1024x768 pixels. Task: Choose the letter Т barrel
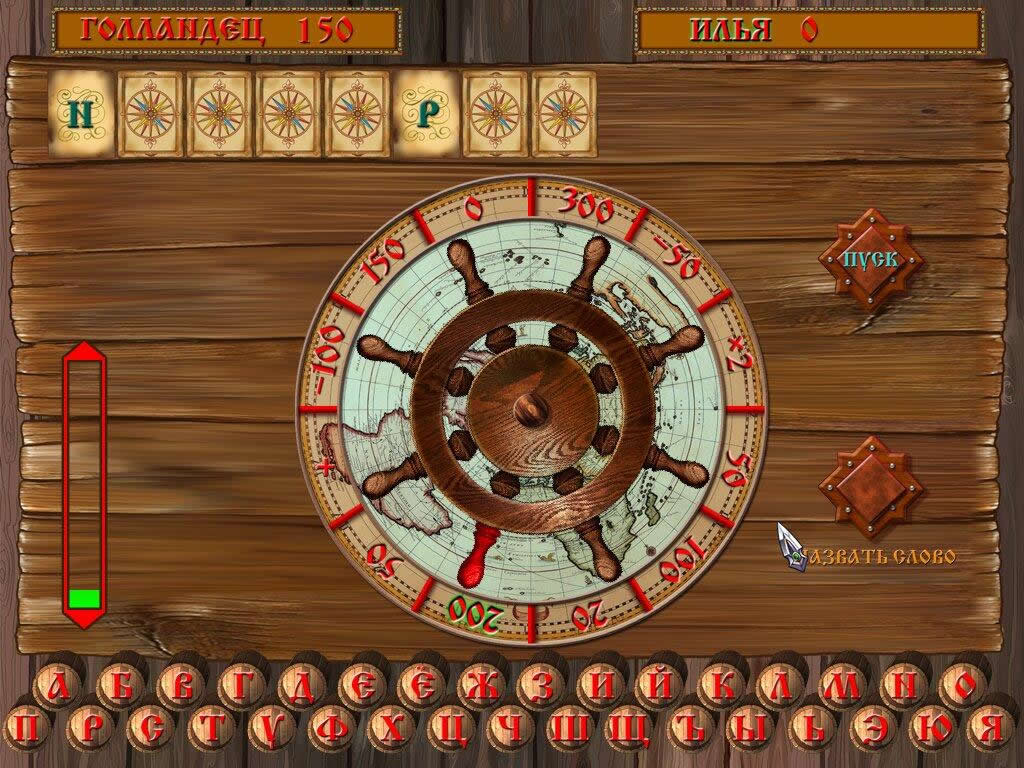tap(211, 728)
